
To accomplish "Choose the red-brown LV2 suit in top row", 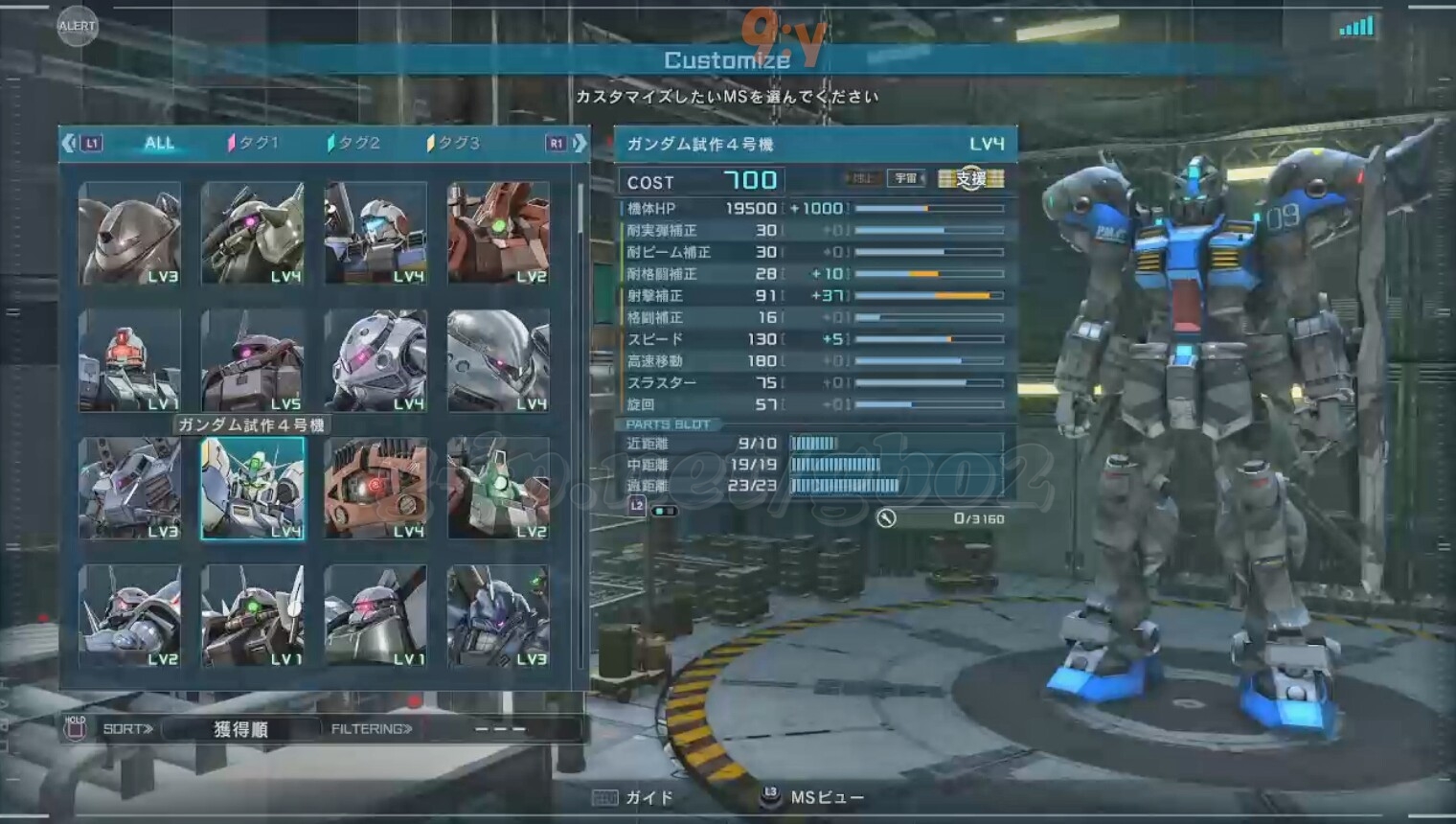I will (498, 234).
